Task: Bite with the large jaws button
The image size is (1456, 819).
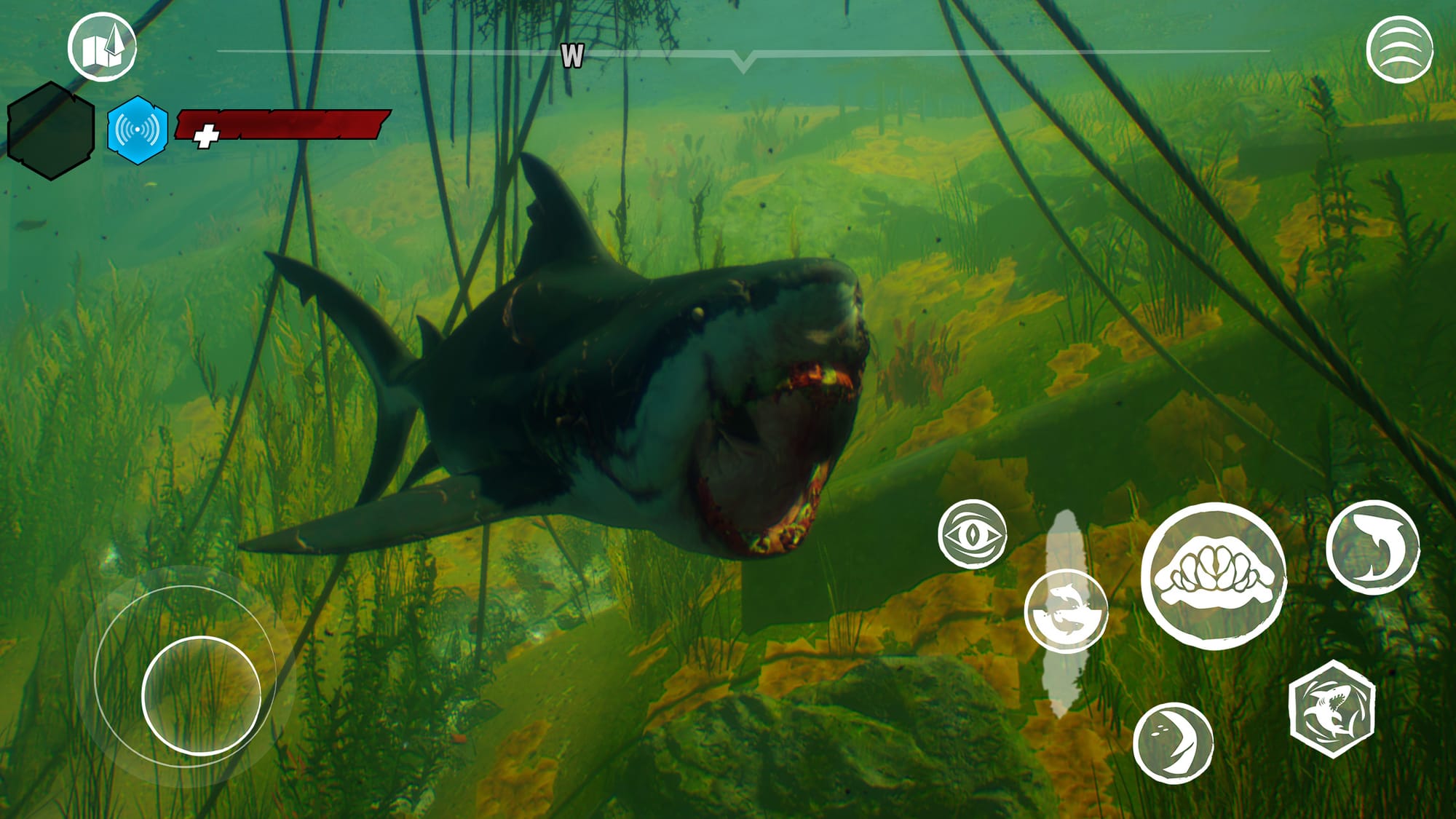Action: point(1213,575)
